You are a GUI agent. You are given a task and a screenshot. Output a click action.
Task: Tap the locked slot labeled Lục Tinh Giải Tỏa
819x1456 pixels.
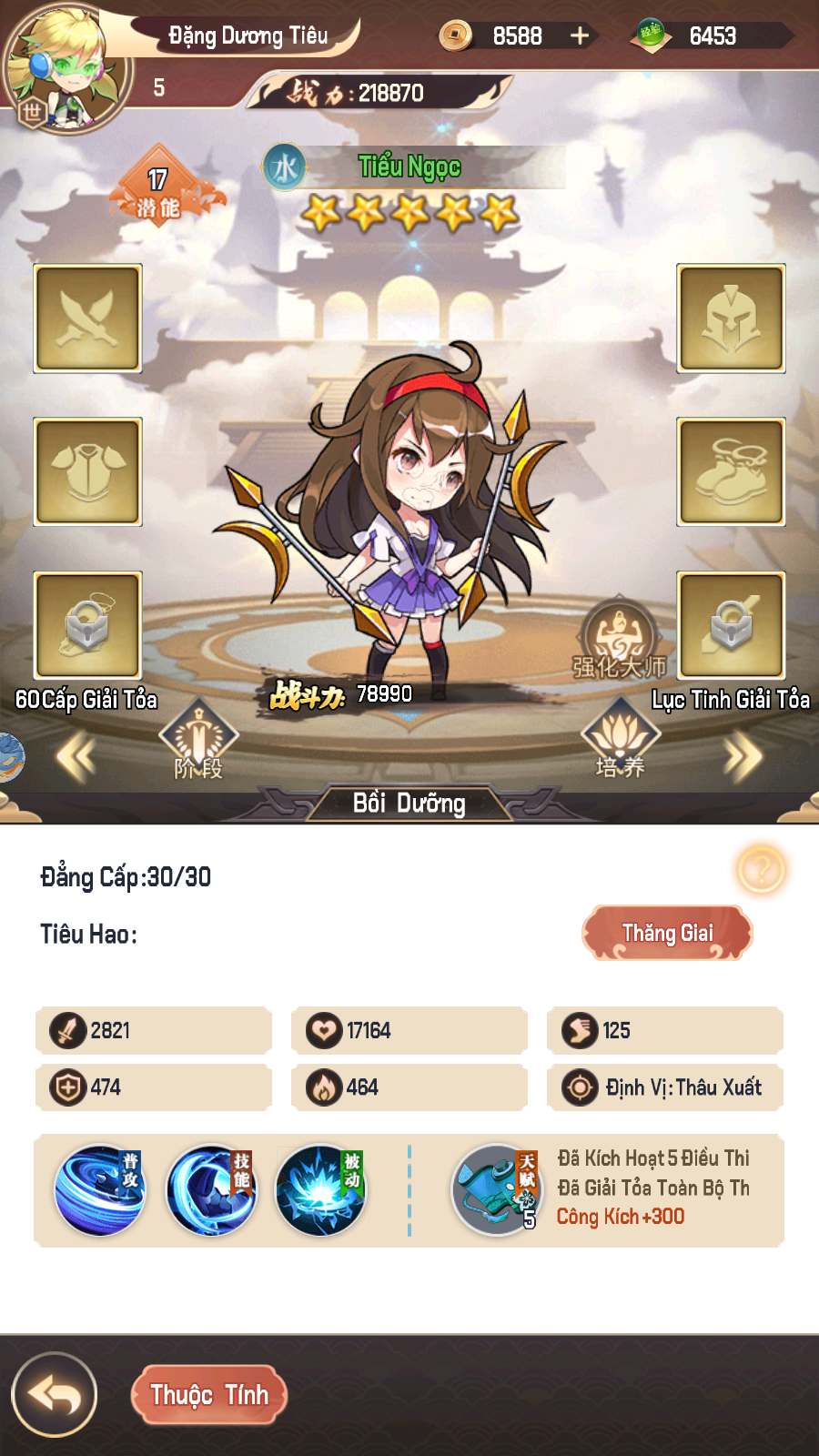click(x=731, y=625)
